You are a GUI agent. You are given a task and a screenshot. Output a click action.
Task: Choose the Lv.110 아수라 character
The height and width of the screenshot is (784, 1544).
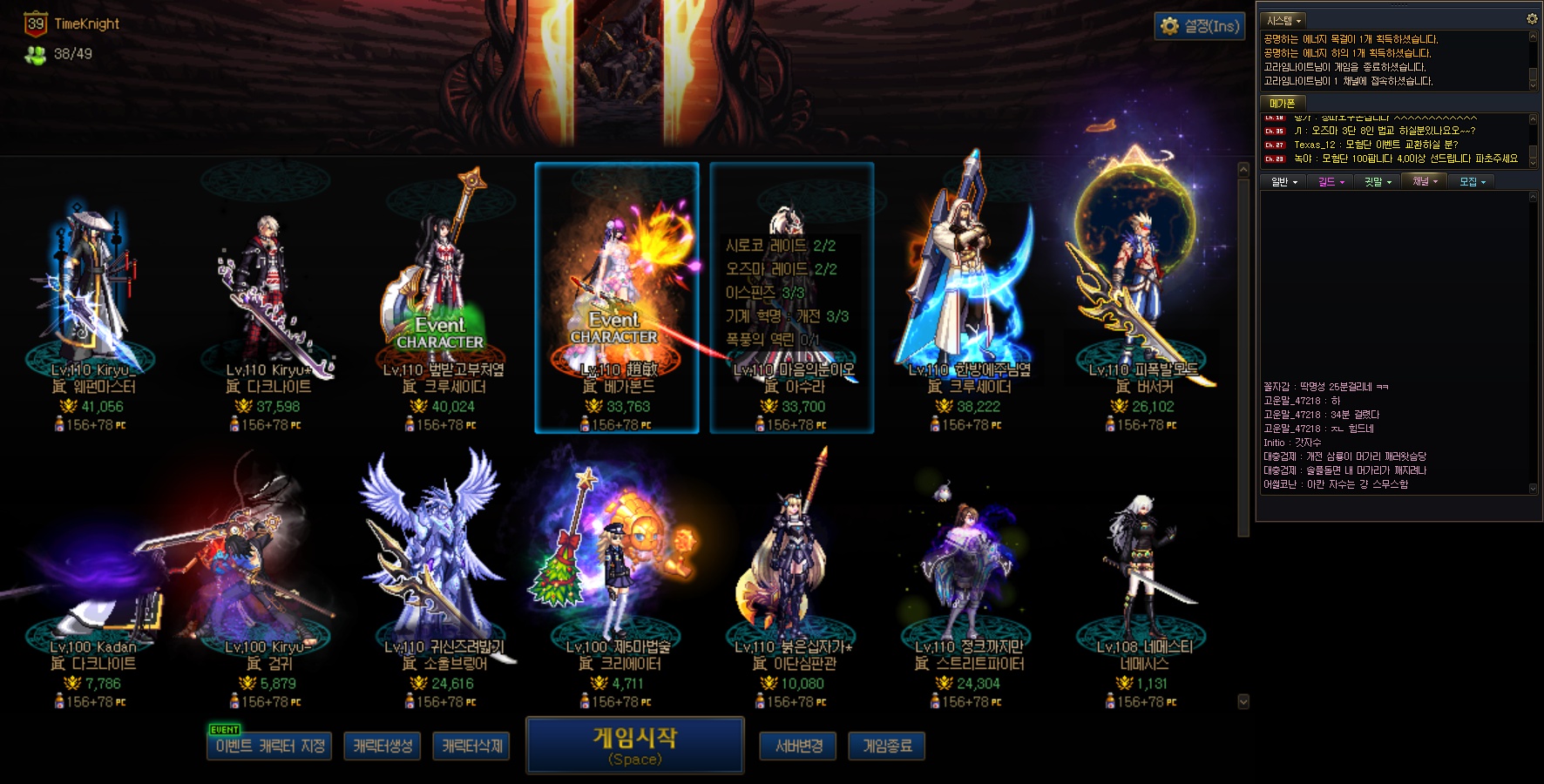[x=792, y=296]
